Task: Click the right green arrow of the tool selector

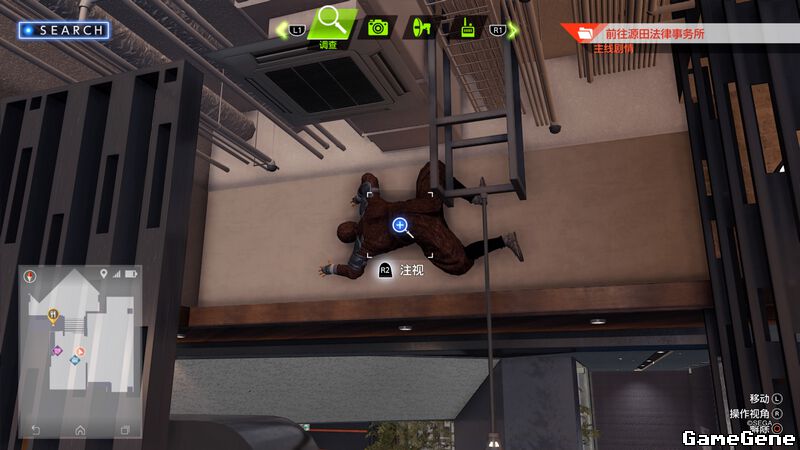Action: pyautogui.click(x=514, y=29)
